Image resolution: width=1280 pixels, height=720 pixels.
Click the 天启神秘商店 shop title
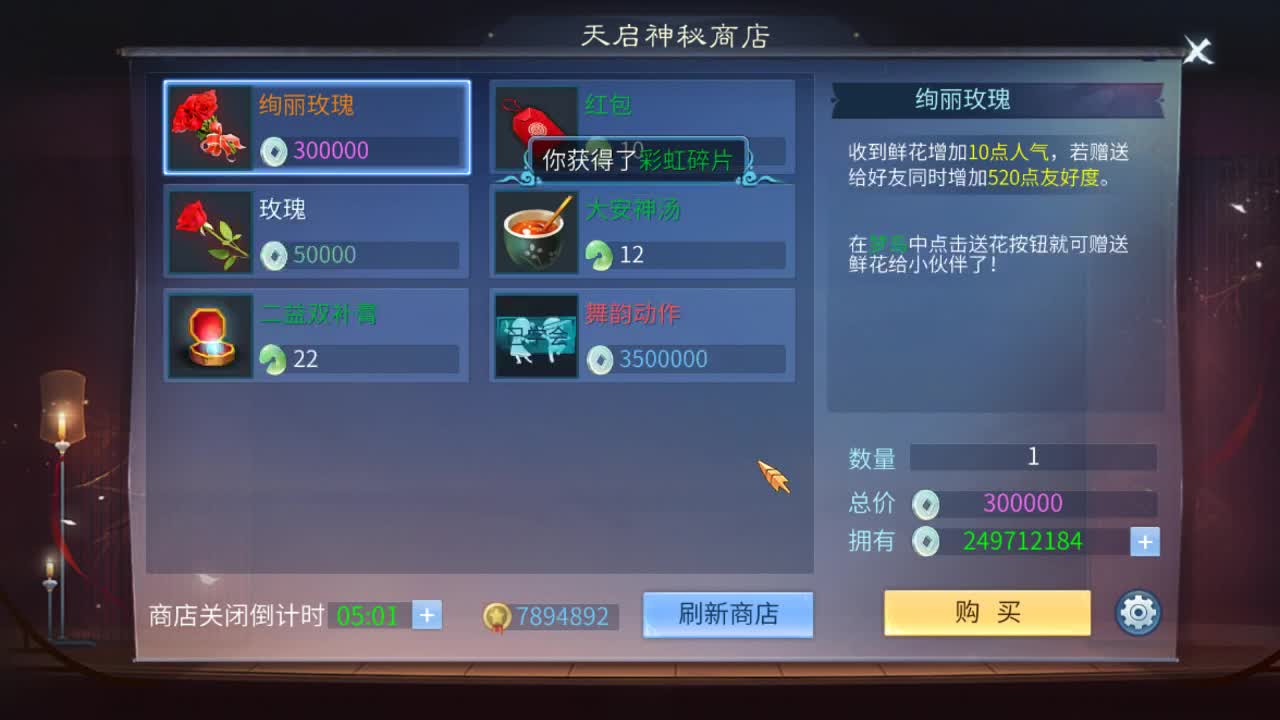677,33
